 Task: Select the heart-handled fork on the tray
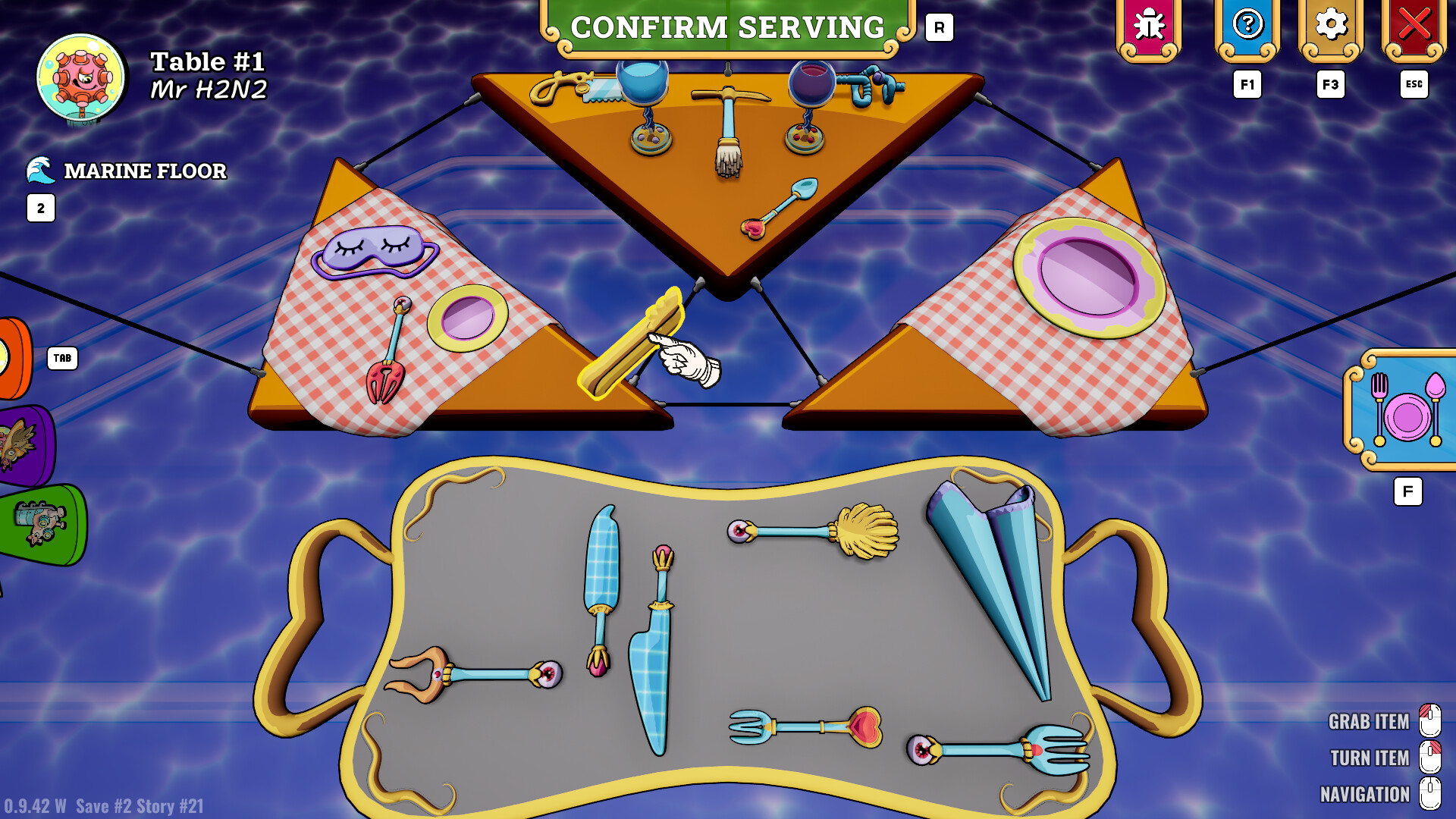point(805,726)
